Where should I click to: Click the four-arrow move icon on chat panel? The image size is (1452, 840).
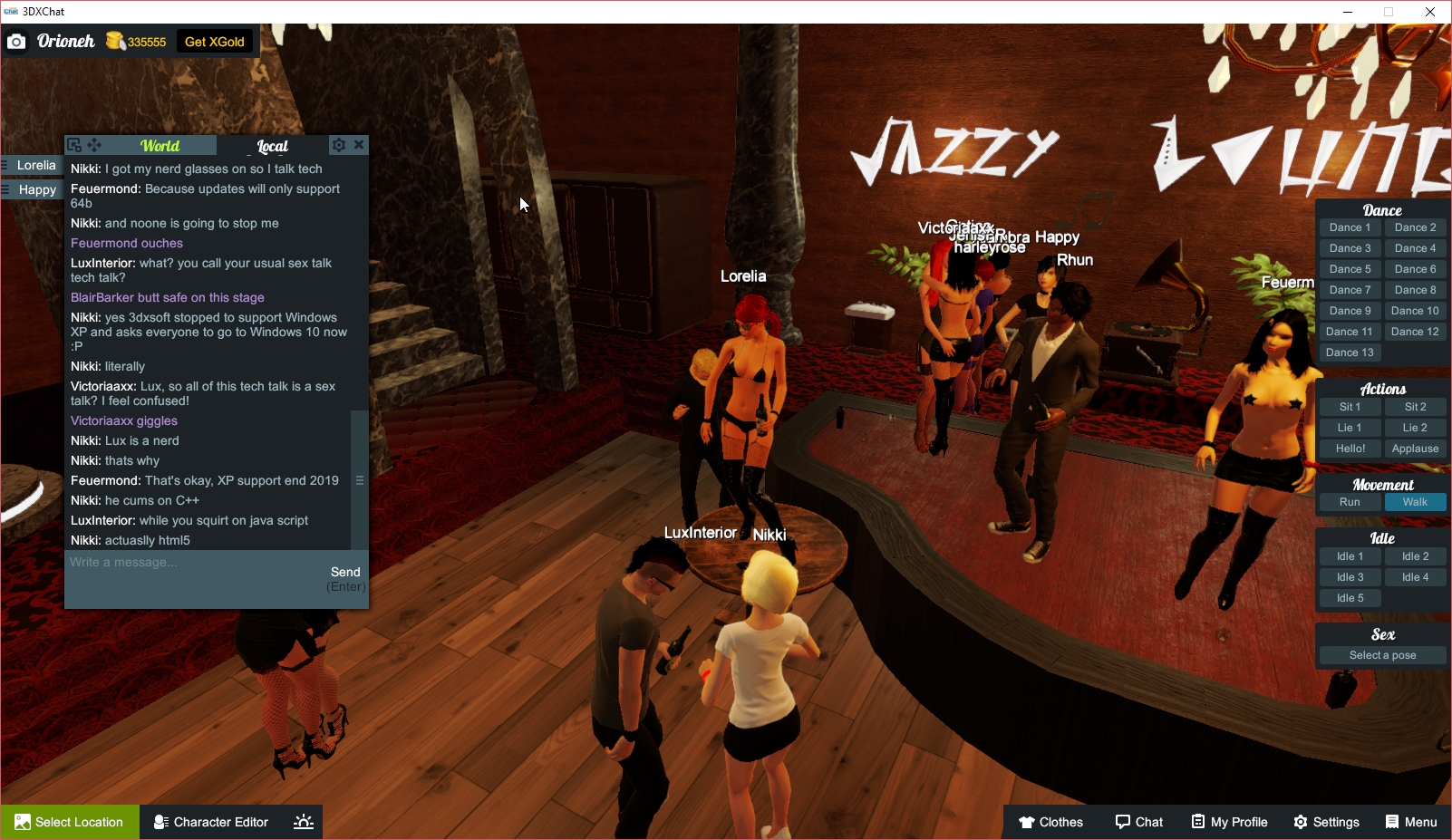point(94,144)
